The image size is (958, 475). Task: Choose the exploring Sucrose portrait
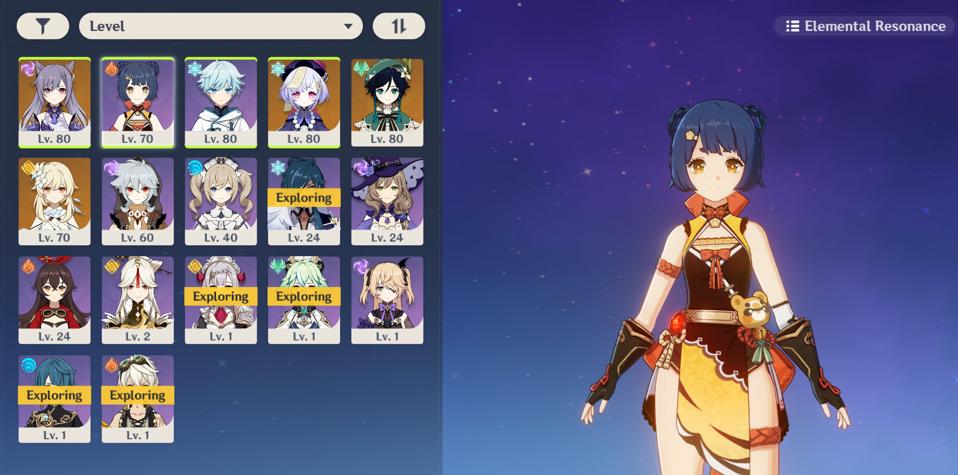tap(304, 299)
